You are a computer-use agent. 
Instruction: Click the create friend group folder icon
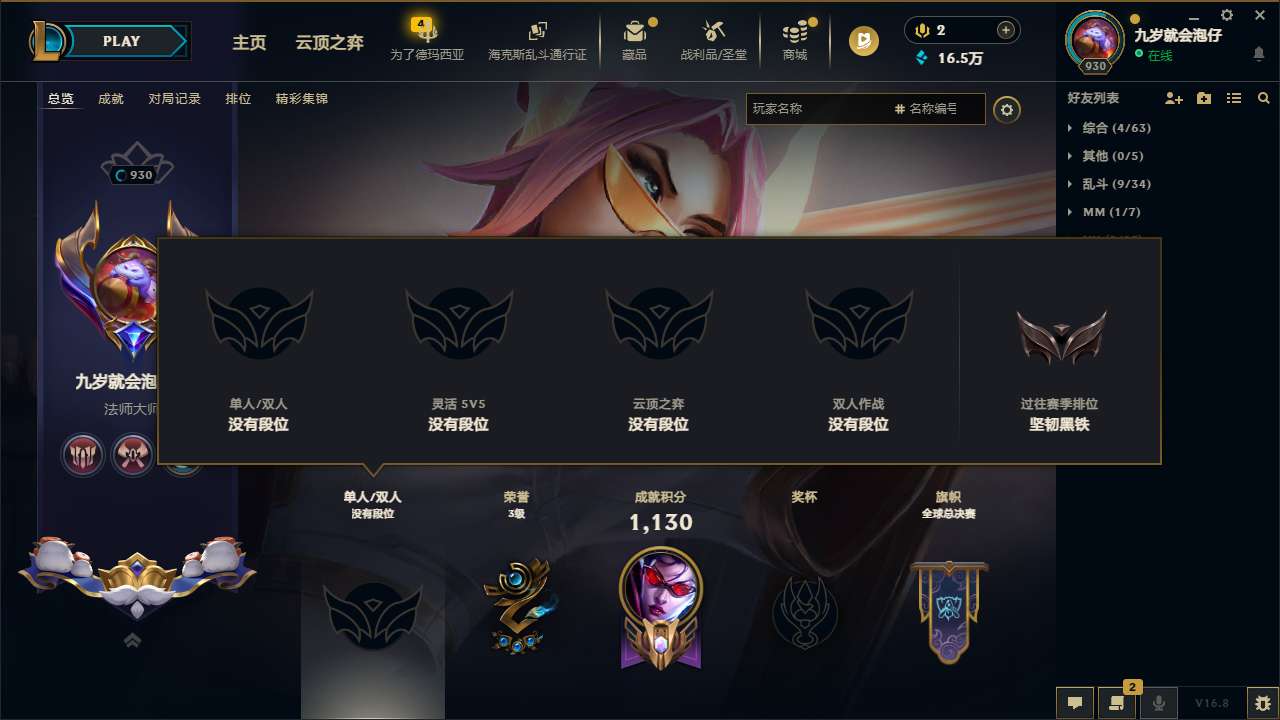pos(1203,98)
